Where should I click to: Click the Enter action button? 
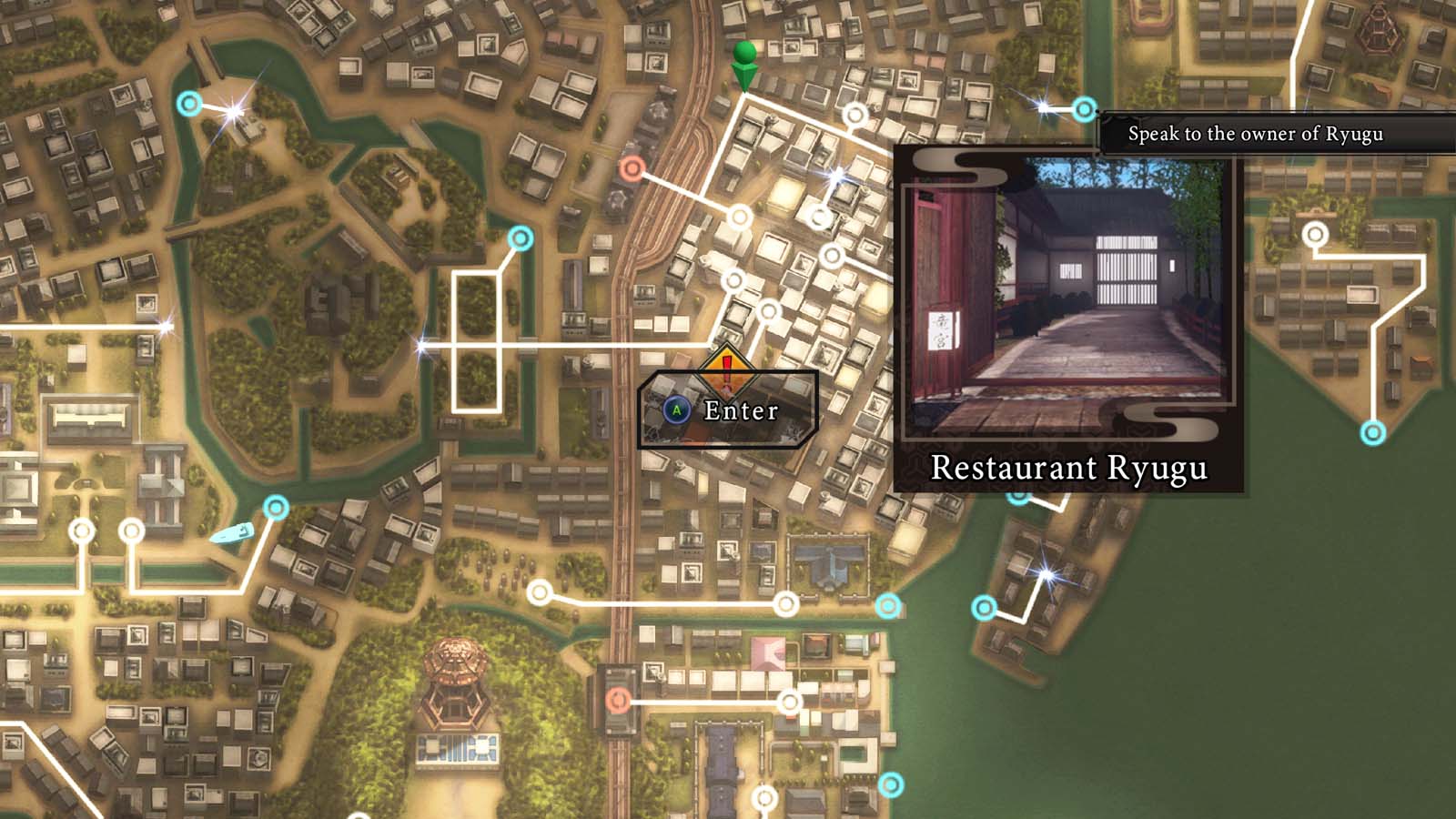click(x=725, y=411)
